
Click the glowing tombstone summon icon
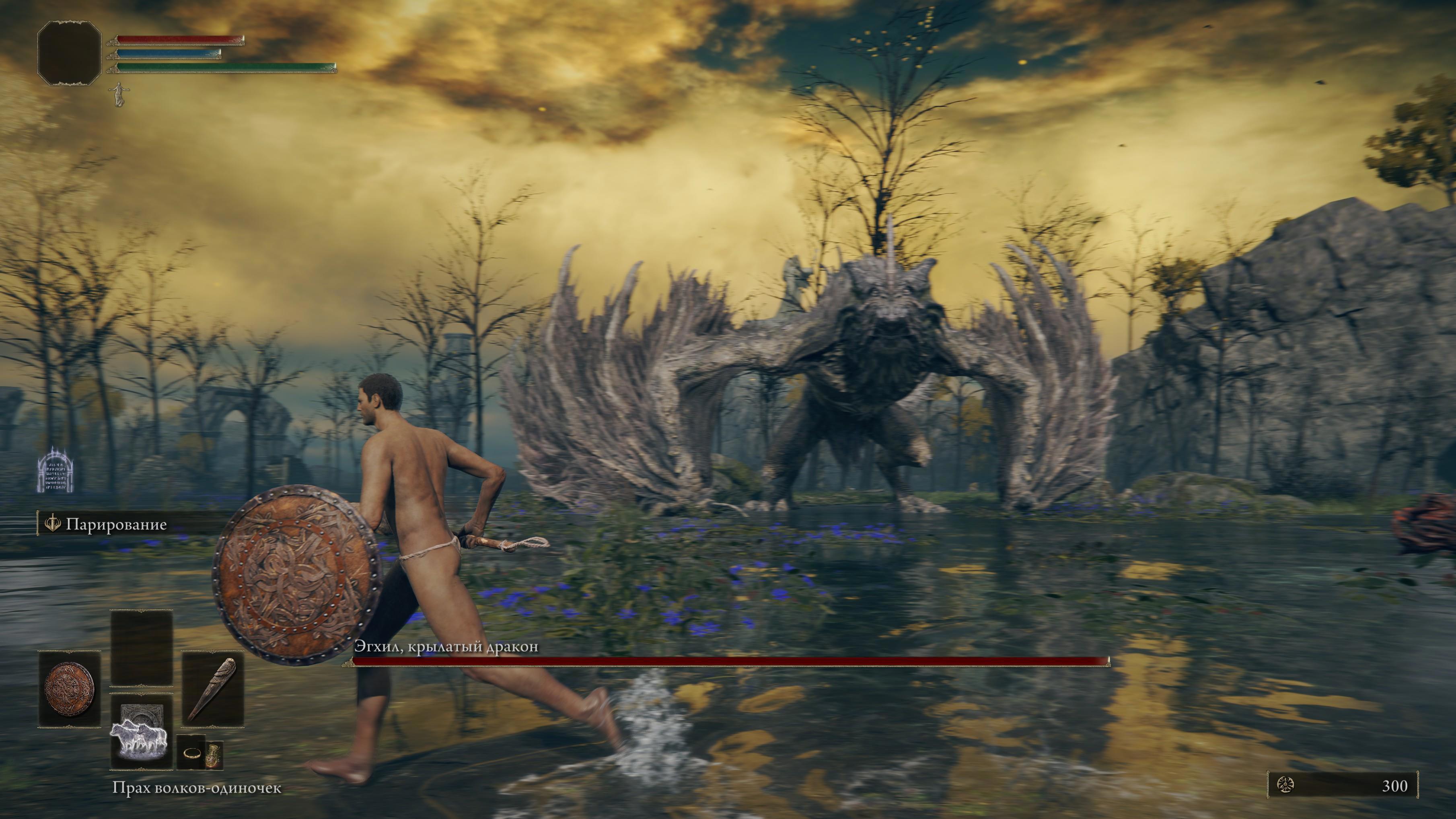pos(56,470)
